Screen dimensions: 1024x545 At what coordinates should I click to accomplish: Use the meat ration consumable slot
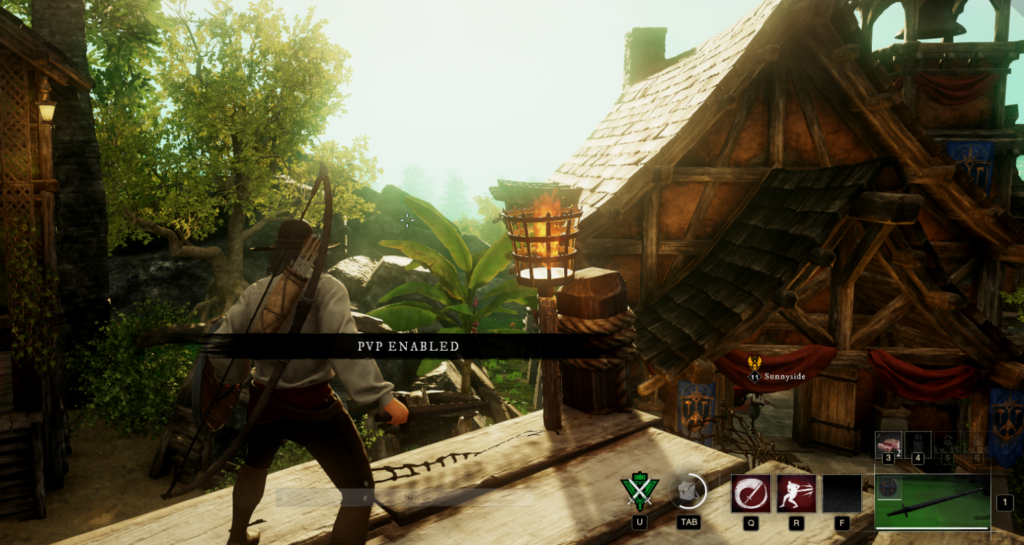click(889, 443)
